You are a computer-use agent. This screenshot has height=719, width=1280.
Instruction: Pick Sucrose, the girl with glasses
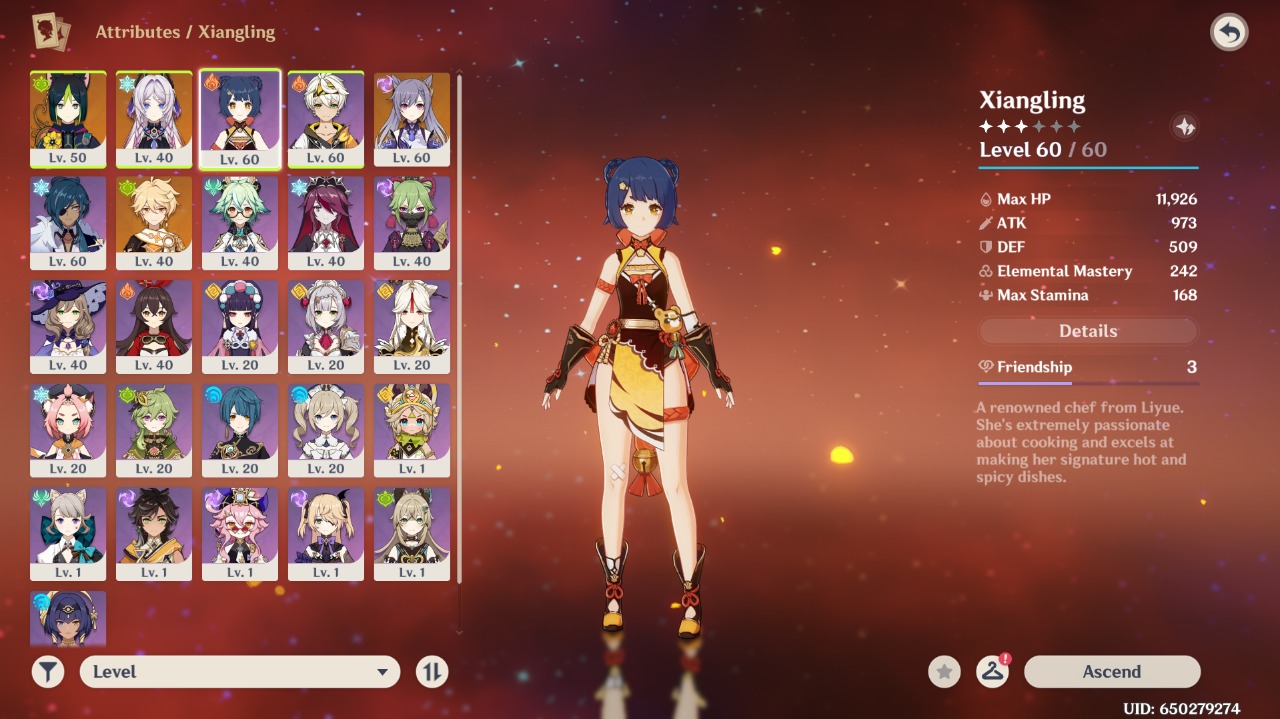[240, 223]
